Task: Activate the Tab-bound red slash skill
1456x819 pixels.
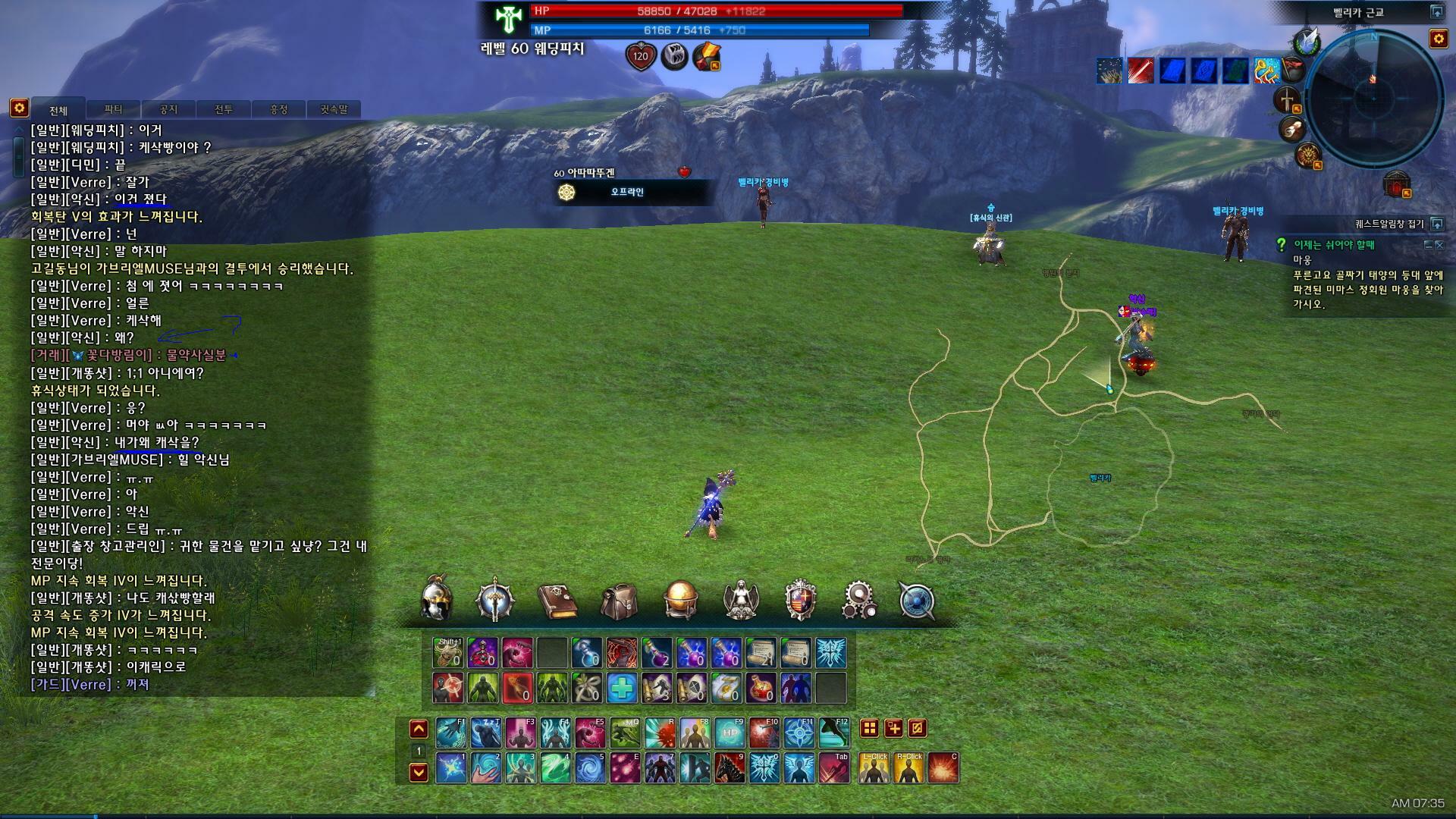Action: [834, 767]
